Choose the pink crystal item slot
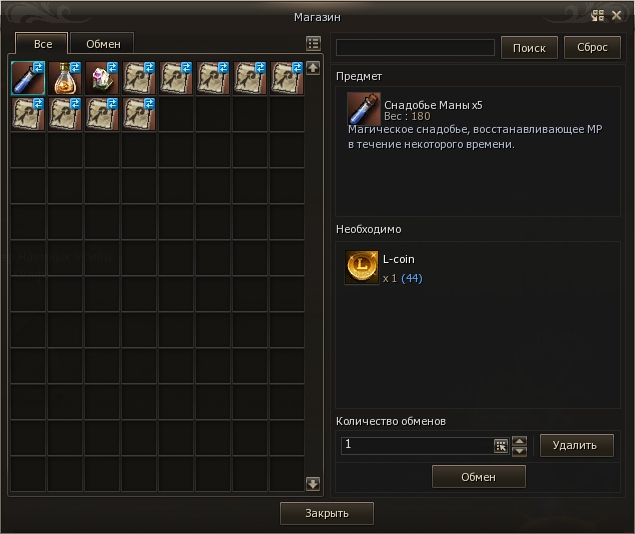Viewport: 635px width, 534px height. pyautogui.click(x=102, y=78)
